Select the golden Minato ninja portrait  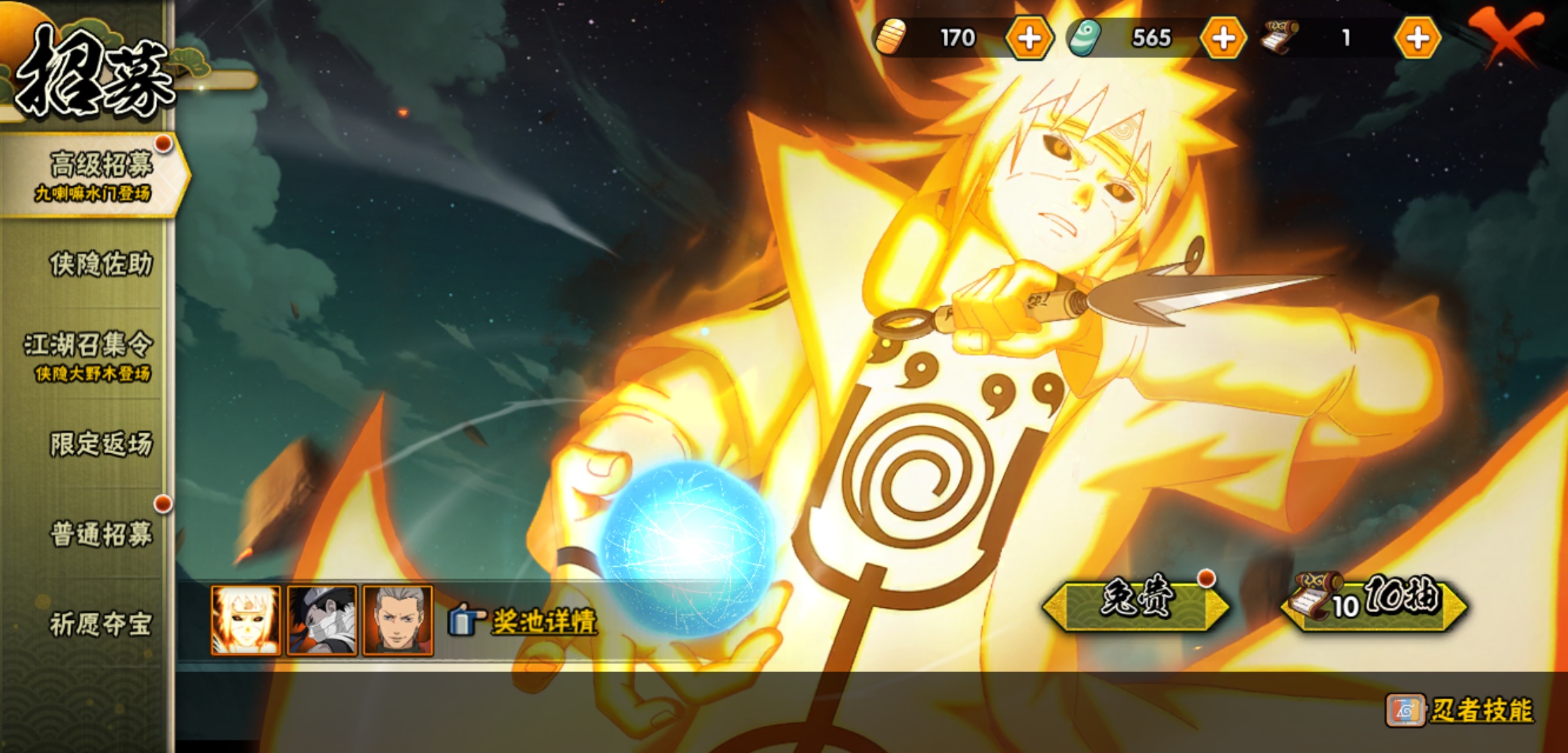[246, 621]
